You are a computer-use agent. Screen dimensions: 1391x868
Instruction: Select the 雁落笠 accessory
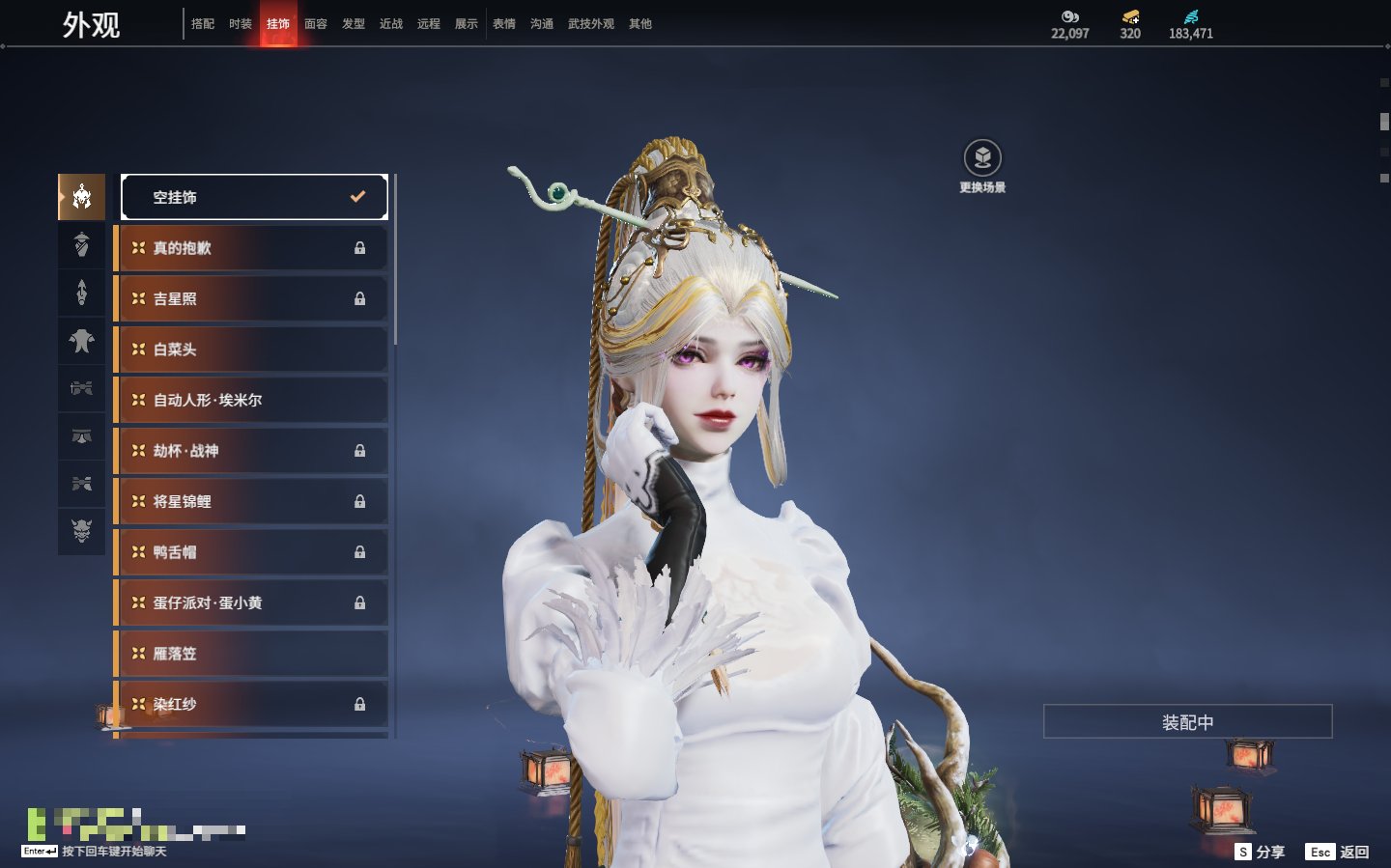click(252, 654)
